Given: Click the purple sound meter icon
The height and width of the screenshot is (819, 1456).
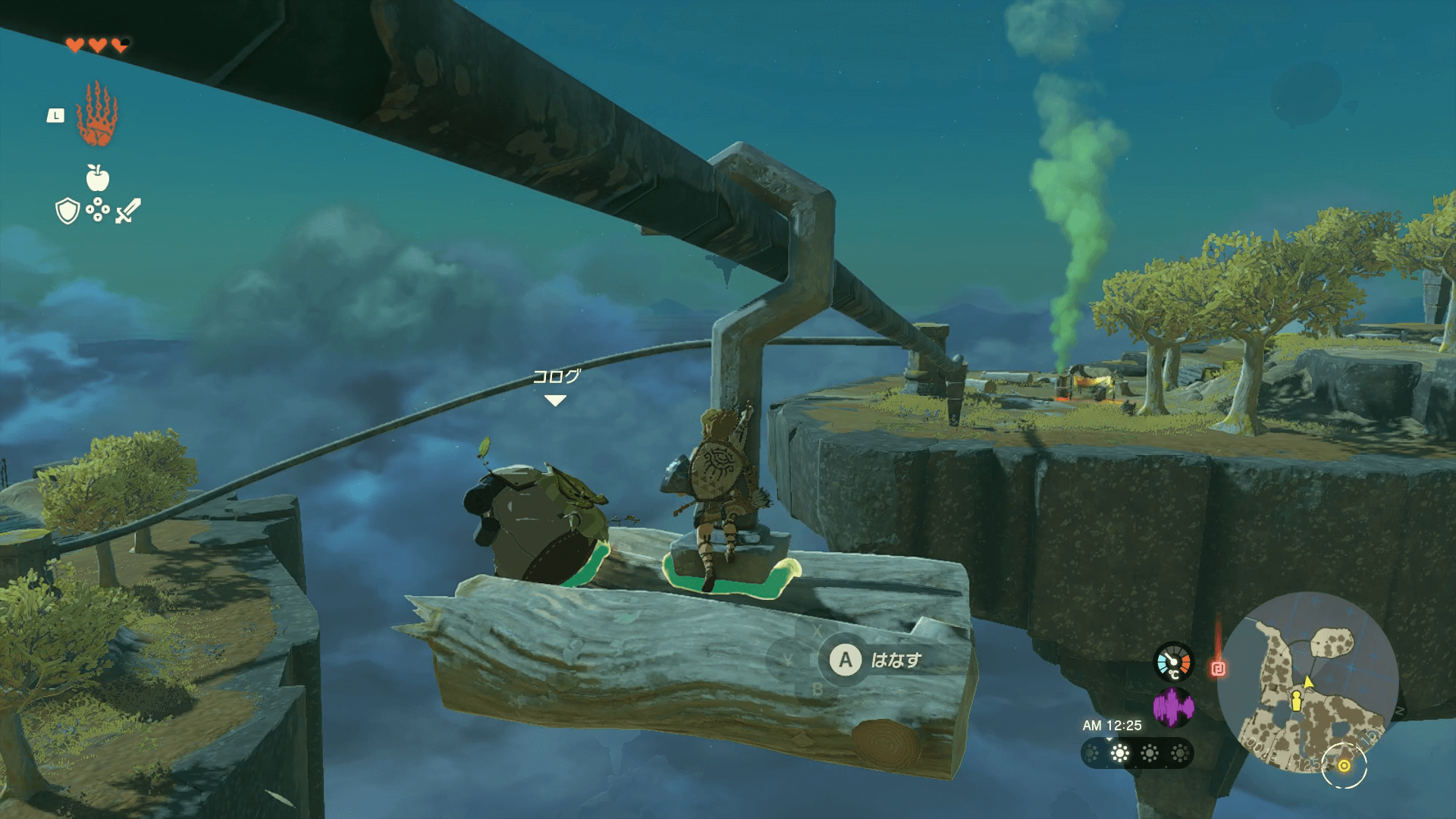Looking at the screenshot, I should [x=1173, y=708].
